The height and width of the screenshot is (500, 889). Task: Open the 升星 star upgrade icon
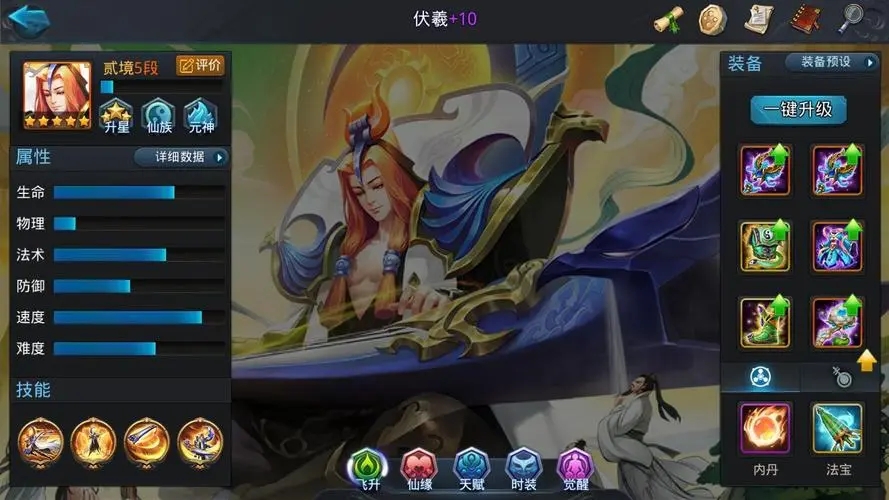pos(116,118)
